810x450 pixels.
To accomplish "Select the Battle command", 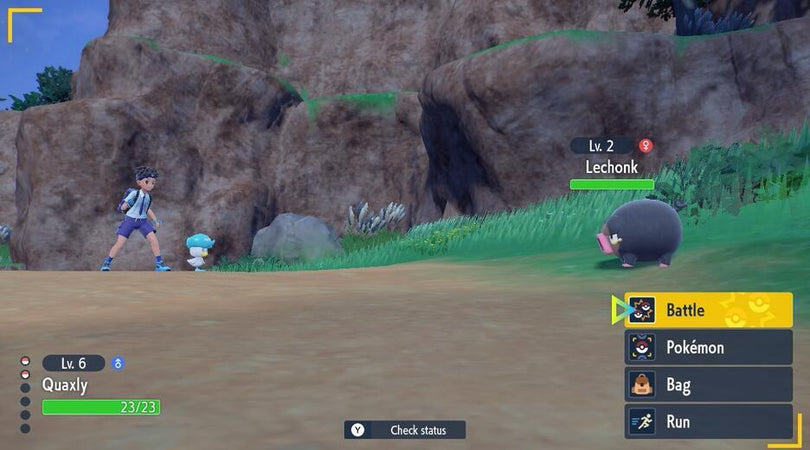I will [708, 310].
